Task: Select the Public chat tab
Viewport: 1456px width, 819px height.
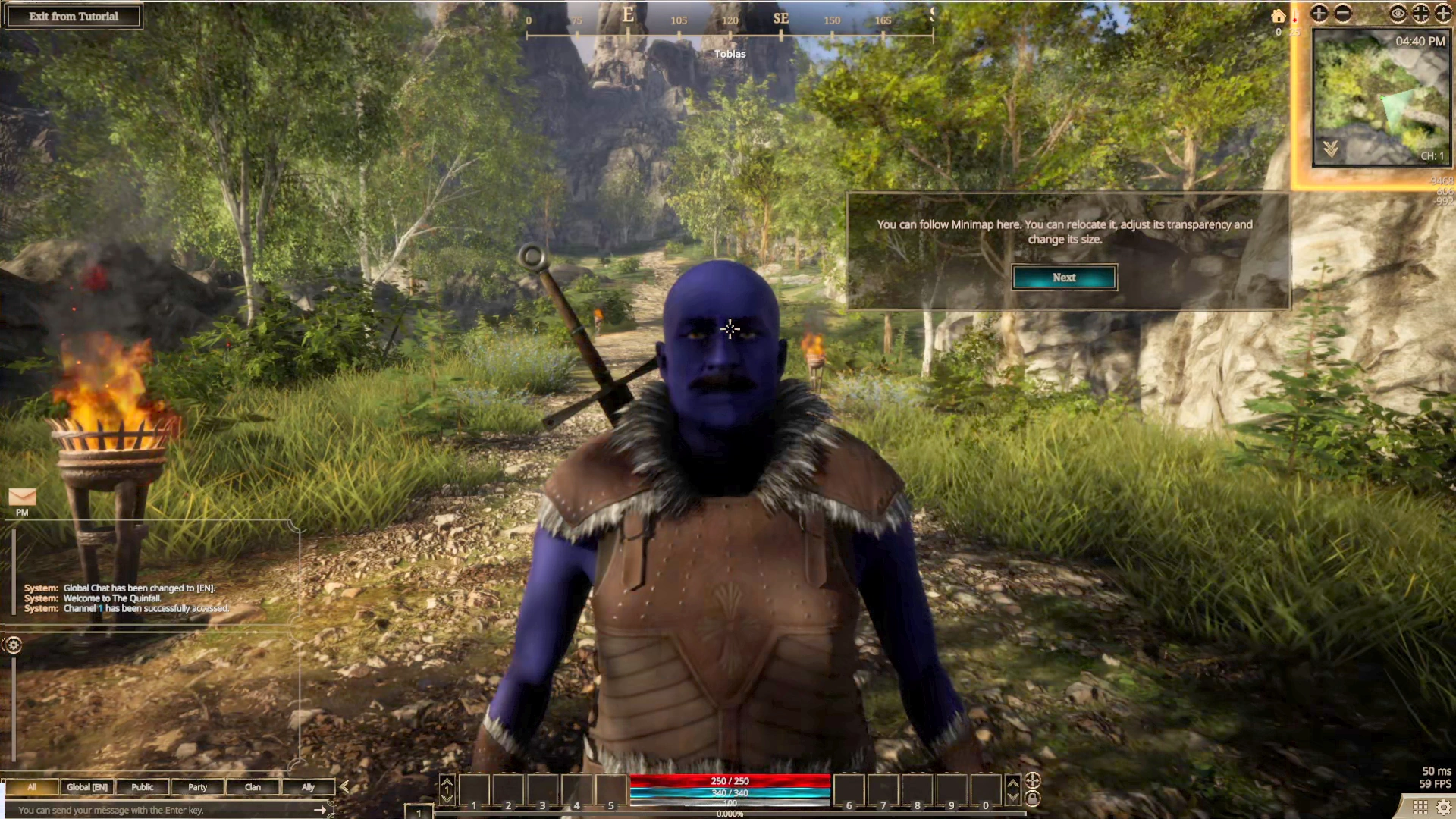Action: [x=142, y=787]
